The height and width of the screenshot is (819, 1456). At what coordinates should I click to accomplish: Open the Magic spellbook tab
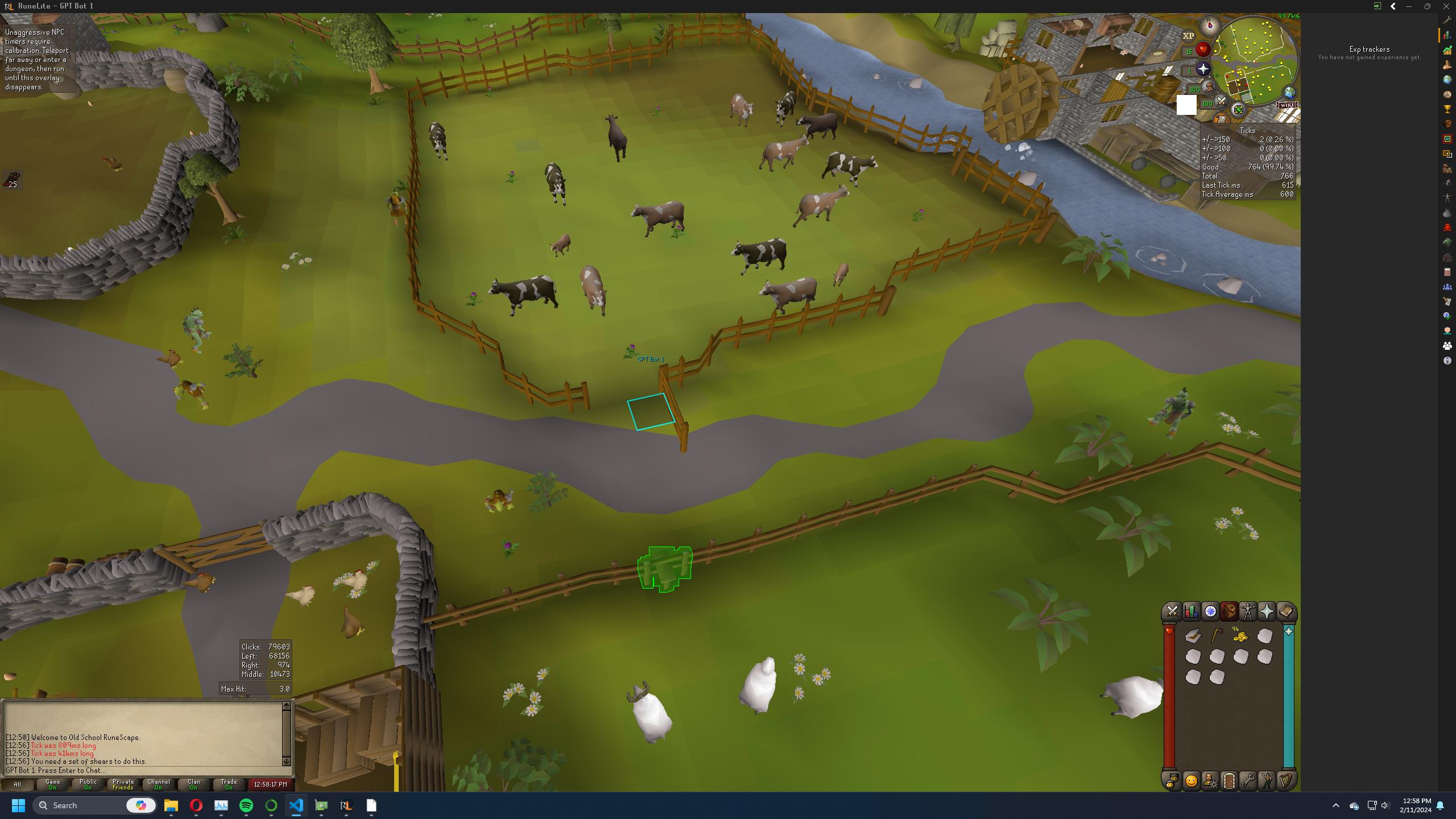click(x=1285, y=613)
